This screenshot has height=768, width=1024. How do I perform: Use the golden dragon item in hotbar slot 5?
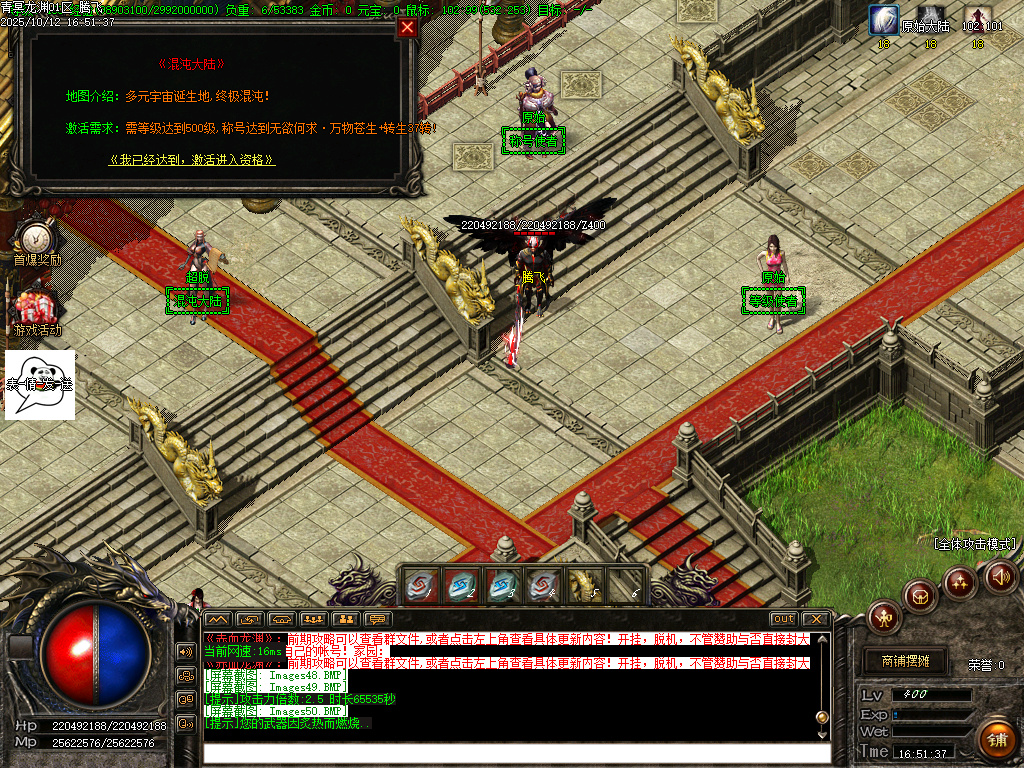click(585, 585)
